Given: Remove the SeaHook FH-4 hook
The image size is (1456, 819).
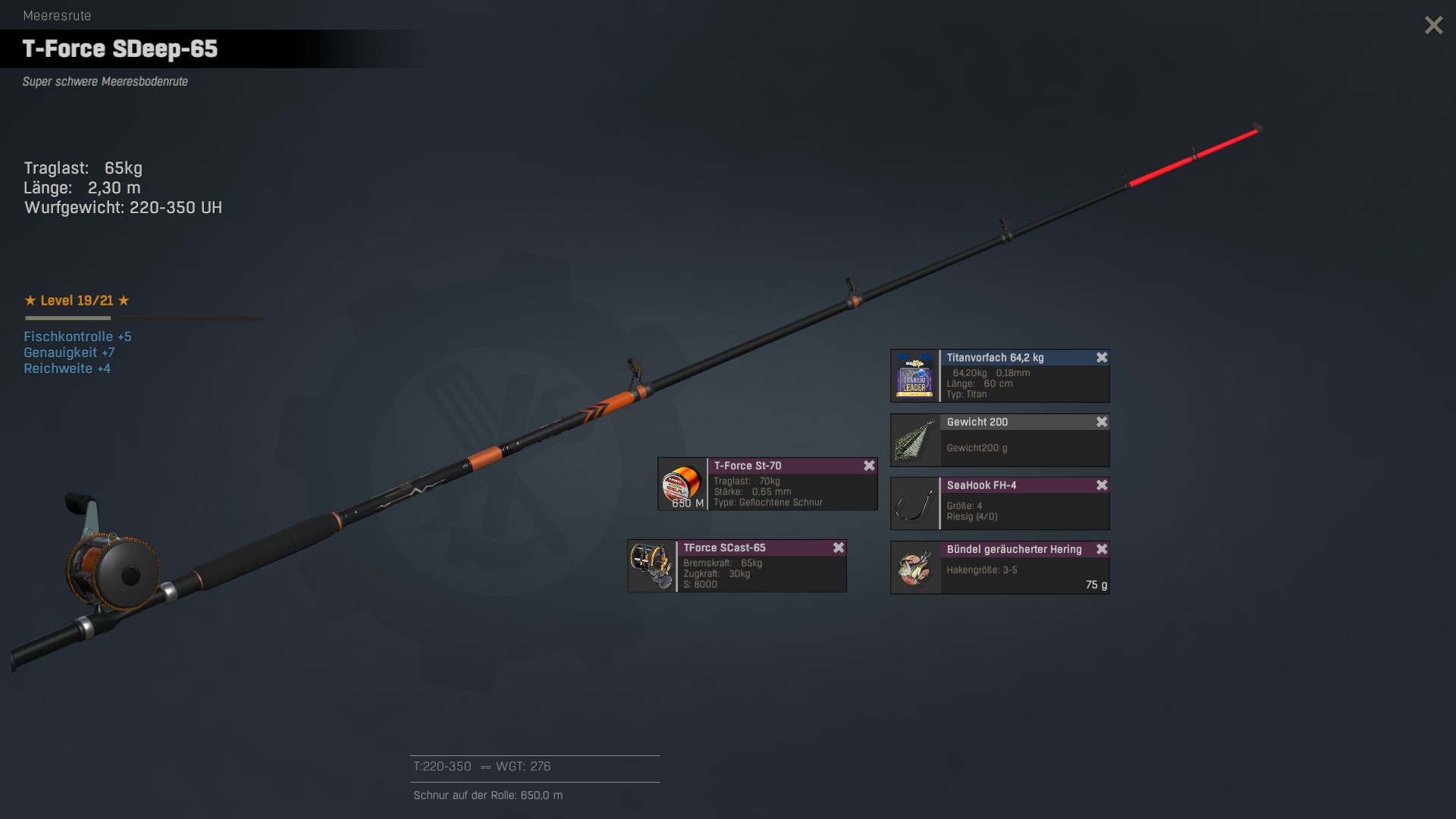Looking at the screenshot, I should point(1102,485).
